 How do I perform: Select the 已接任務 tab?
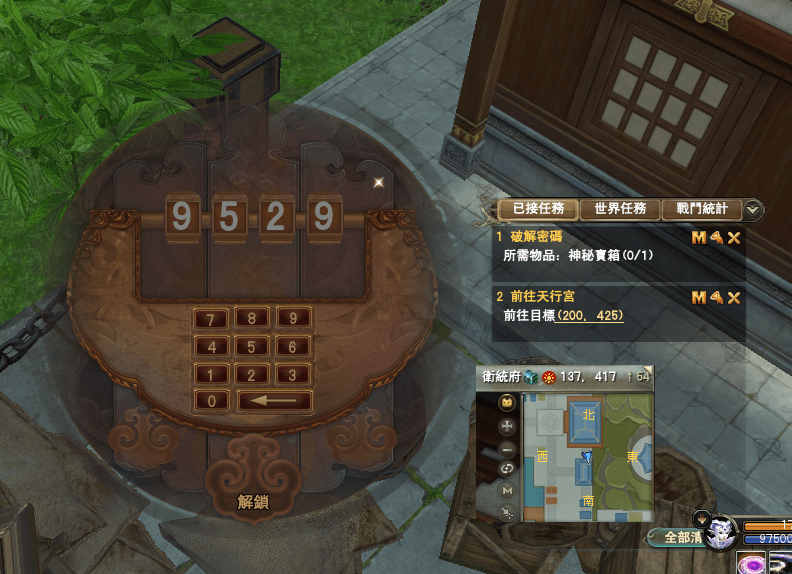click(x=538, y=209)
